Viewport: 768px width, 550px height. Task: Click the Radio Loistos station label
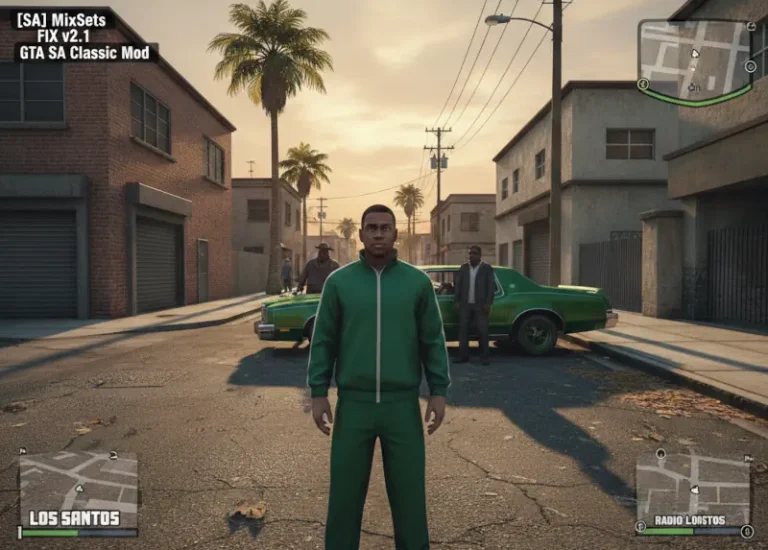point(688,520)
